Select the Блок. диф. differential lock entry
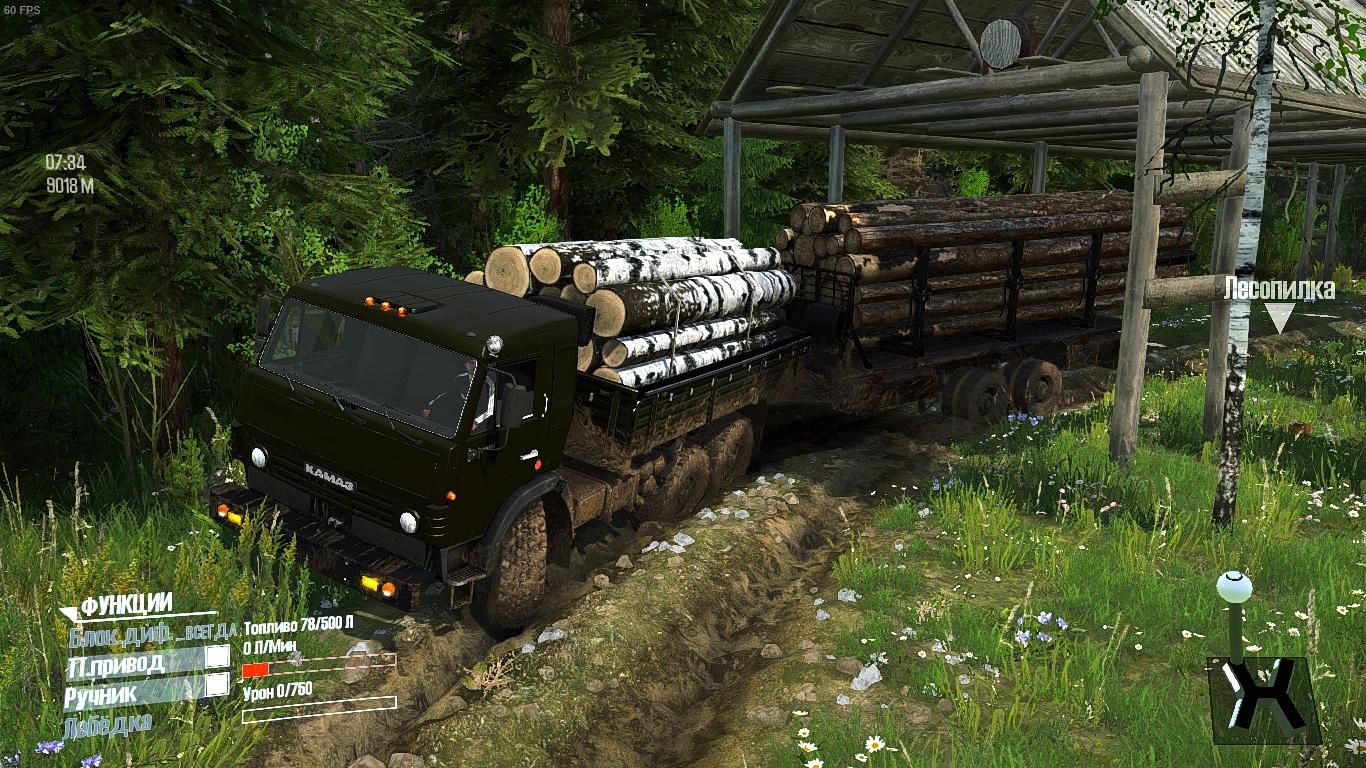This screenshot has width=1366, height=768. (x=152, y=631)
